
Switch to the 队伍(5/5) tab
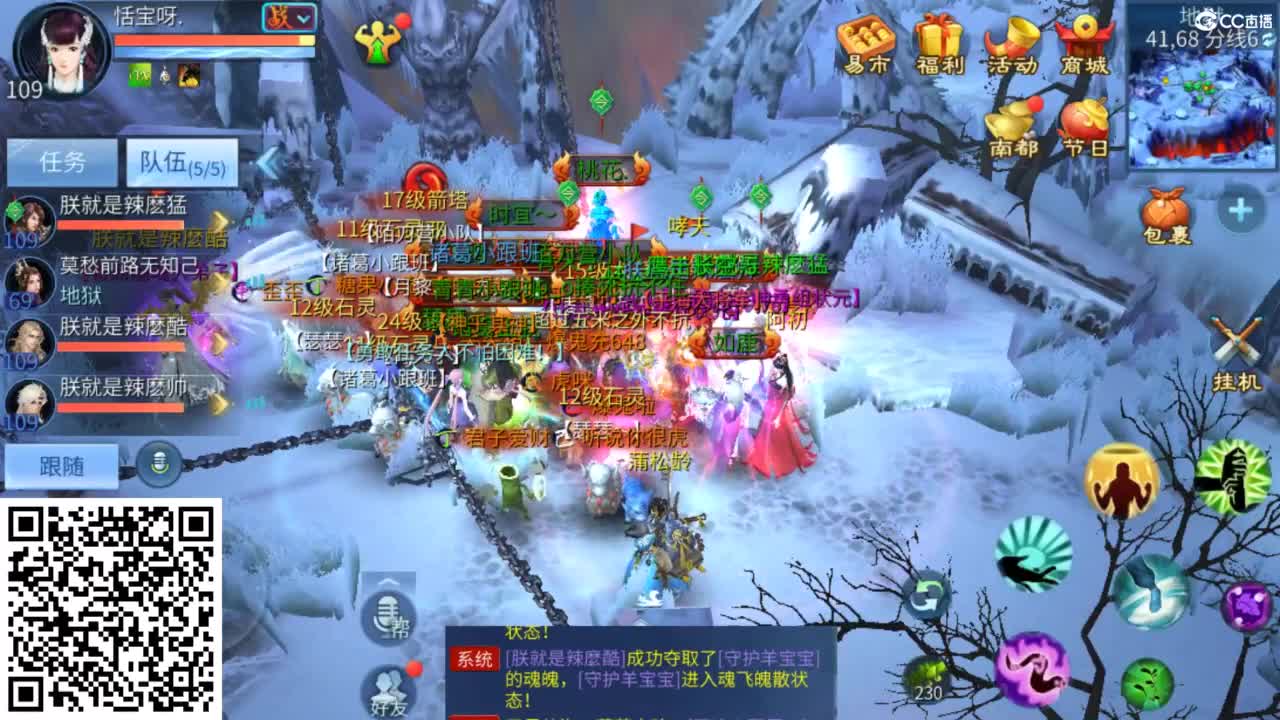tap(180, 162)
